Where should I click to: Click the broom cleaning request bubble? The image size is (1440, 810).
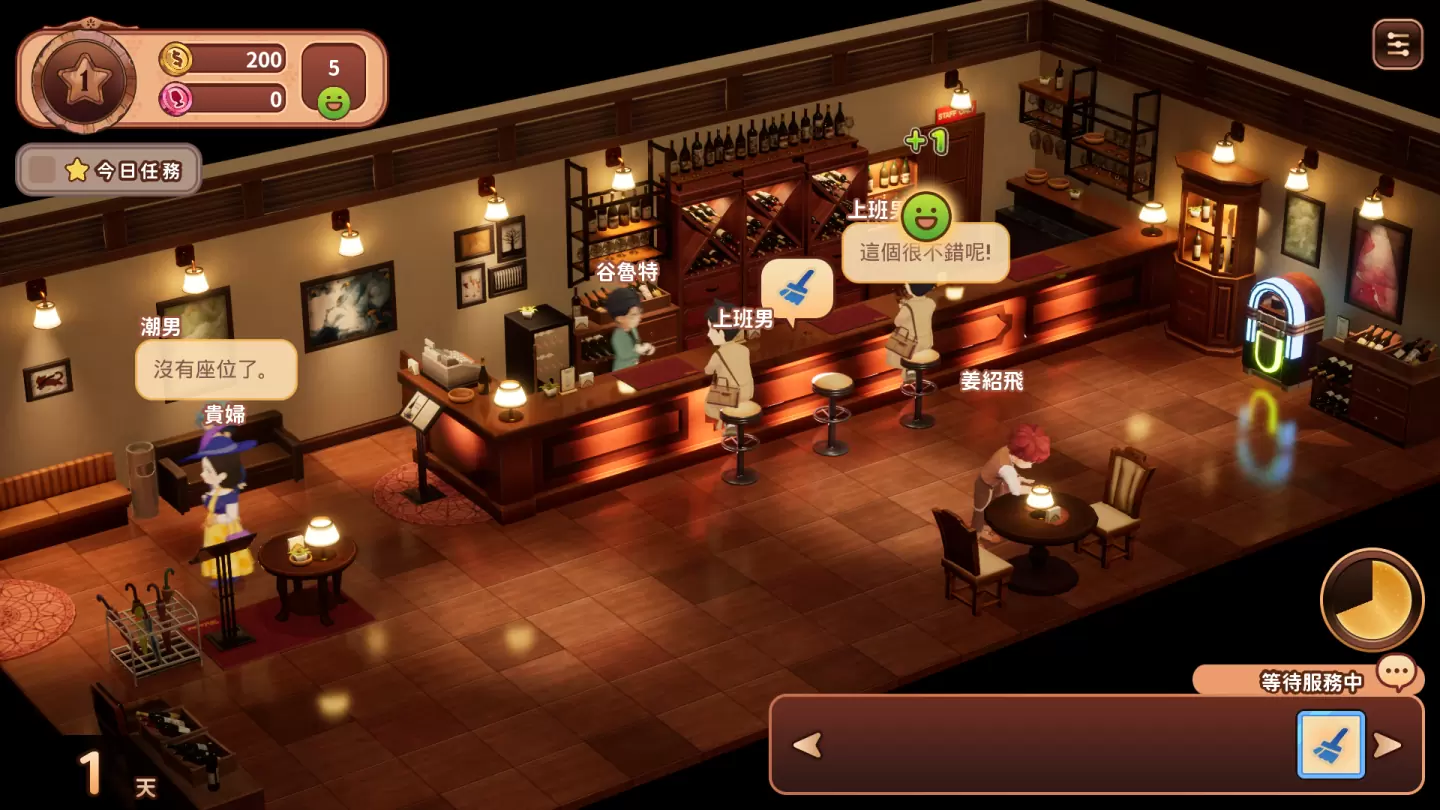tap(797, 289)
